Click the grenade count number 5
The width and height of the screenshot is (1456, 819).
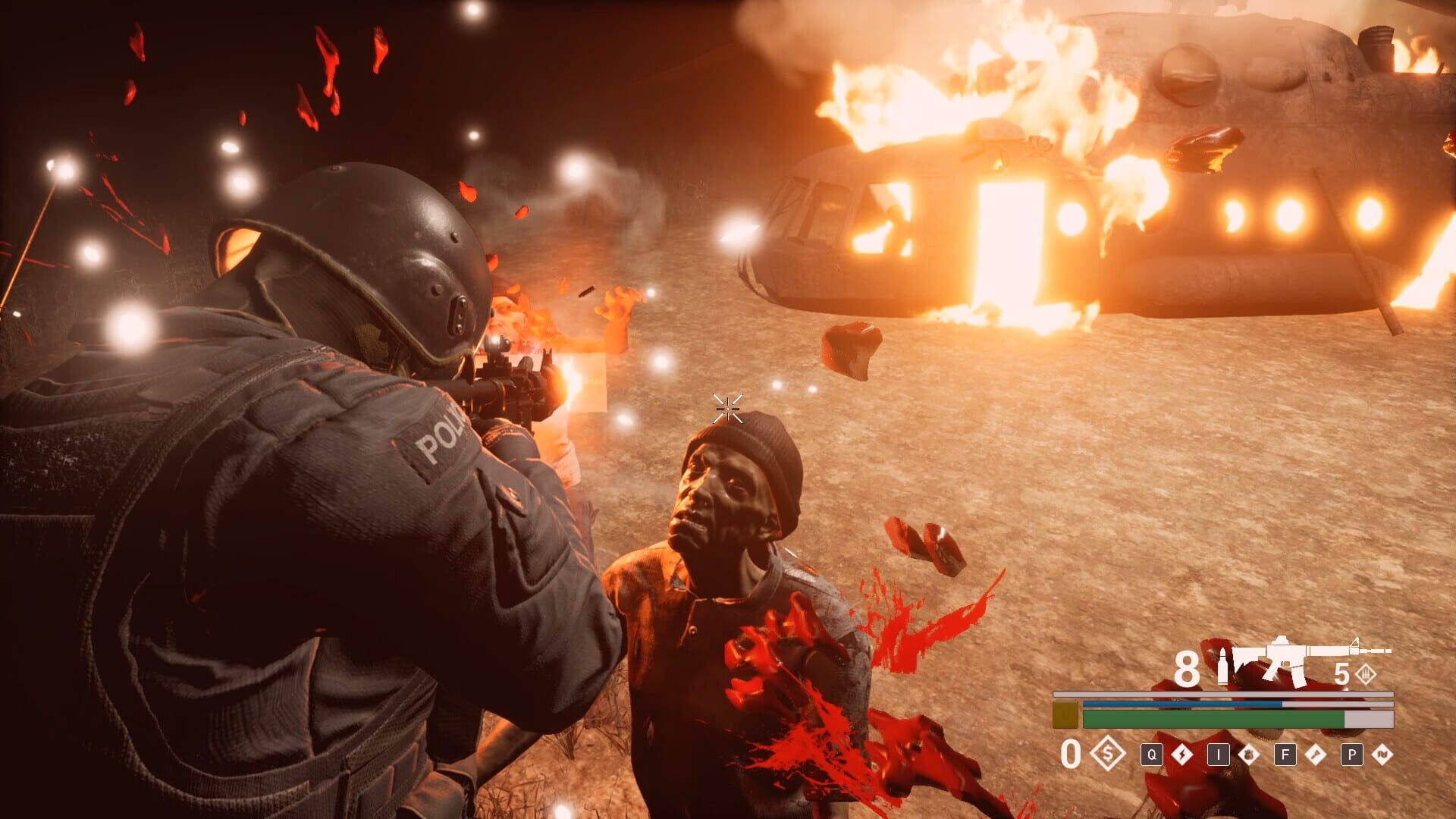point(1342,674)
